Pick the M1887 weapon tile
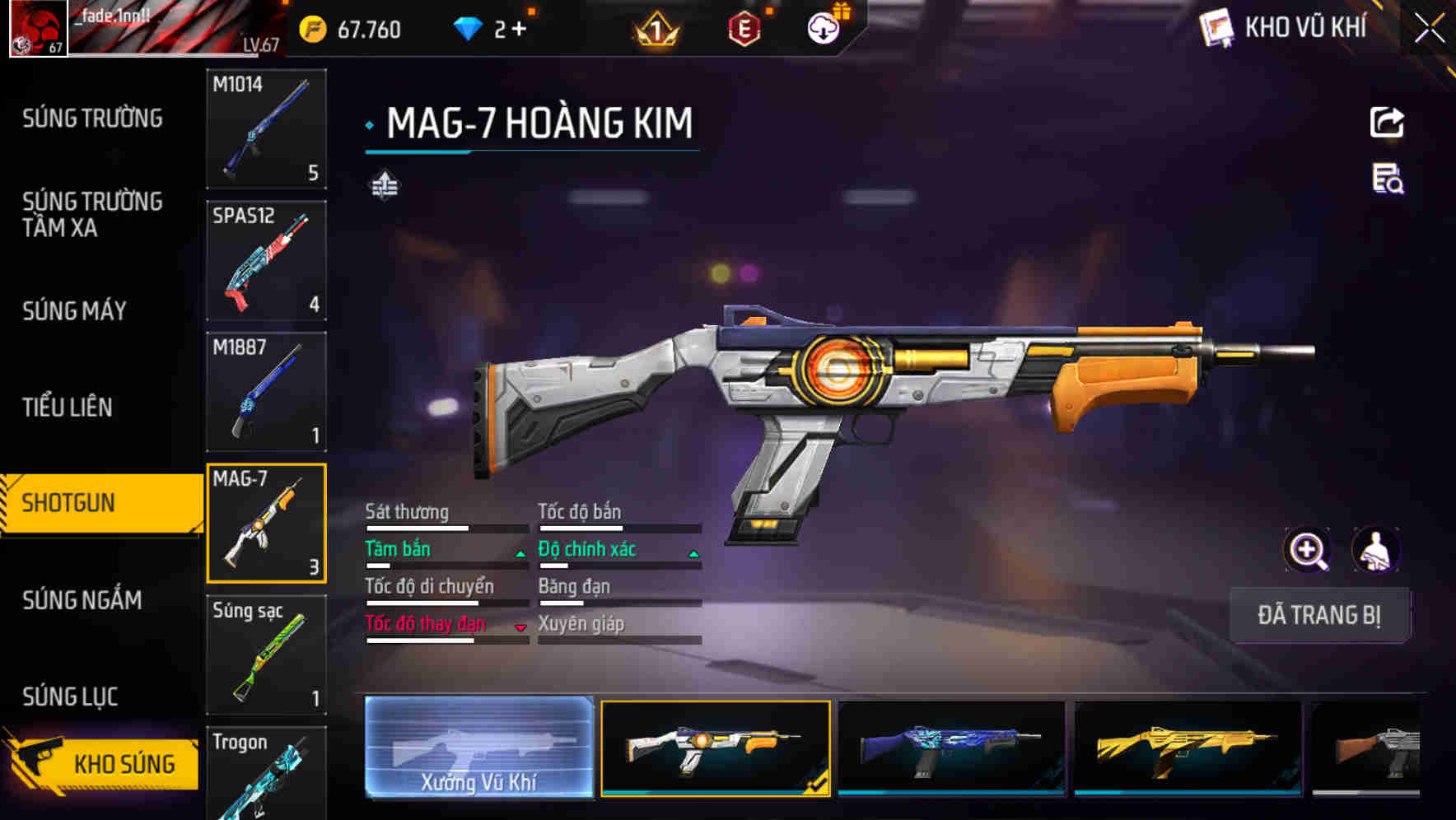The image size is (1456, 820). tap(266, 392)
